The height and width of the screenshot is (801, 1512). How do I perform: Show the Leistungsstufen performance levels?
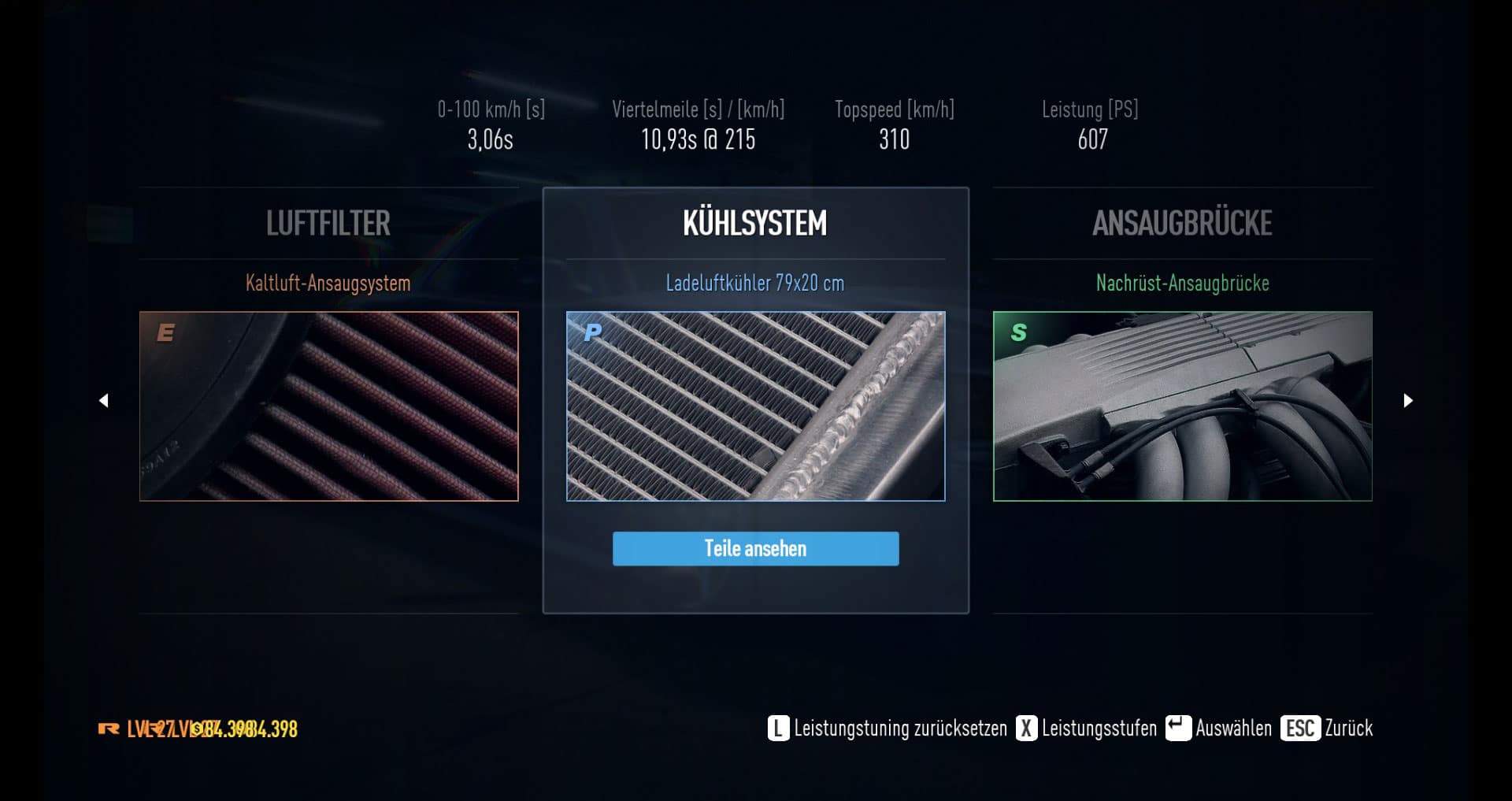tap(1087, 728)
